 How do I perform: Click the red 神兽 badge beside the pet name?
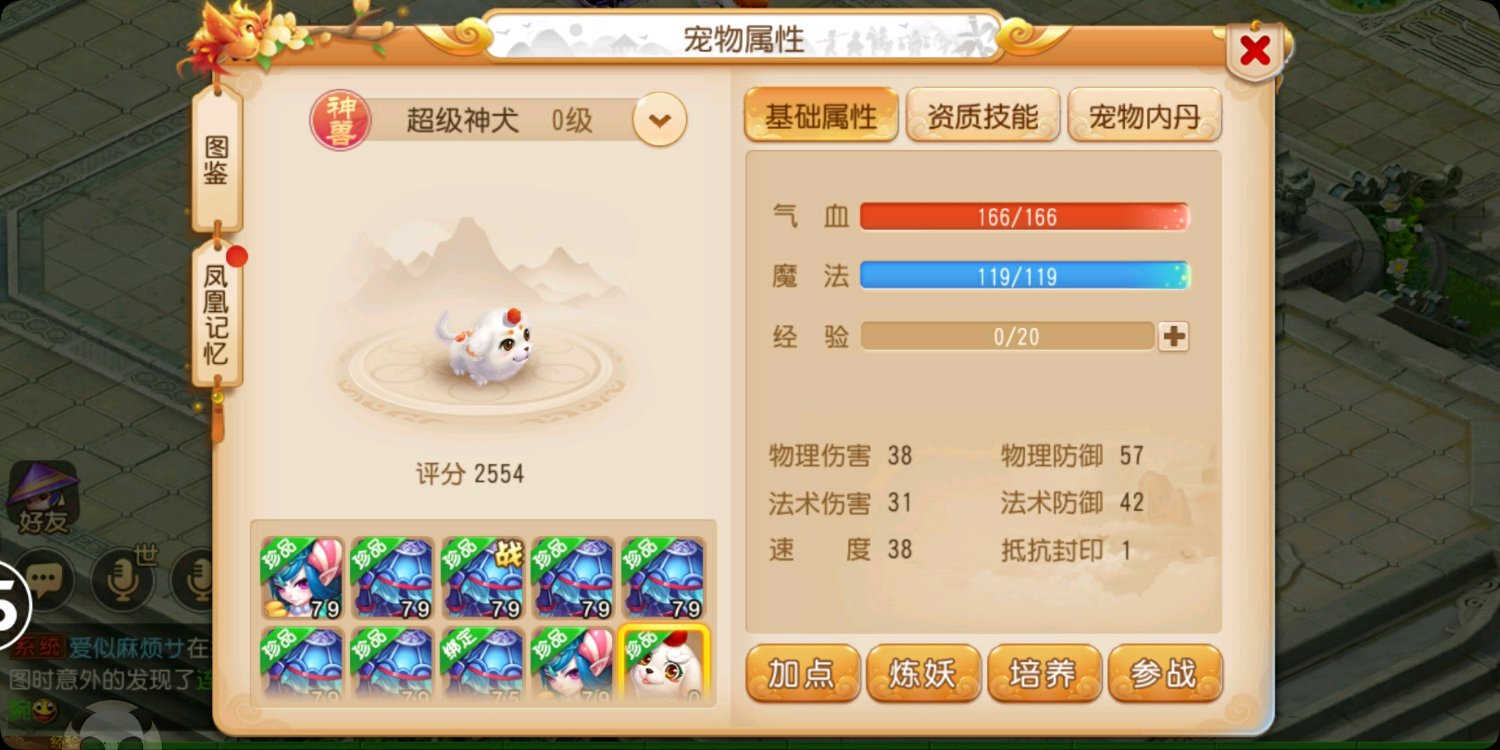coord(338,118)
